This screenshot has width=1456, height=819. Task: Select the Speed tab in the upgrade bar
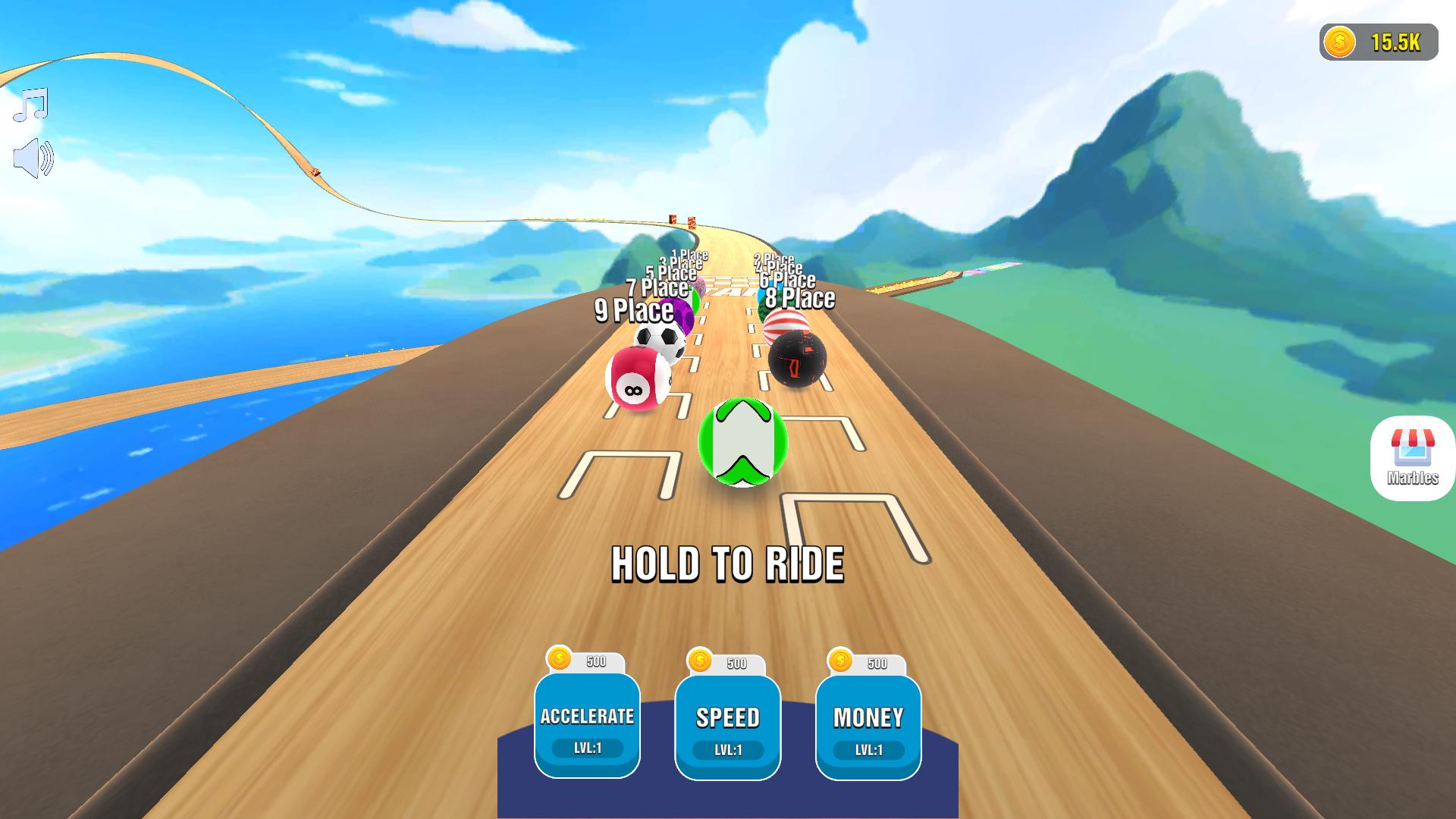click(728, 717)
